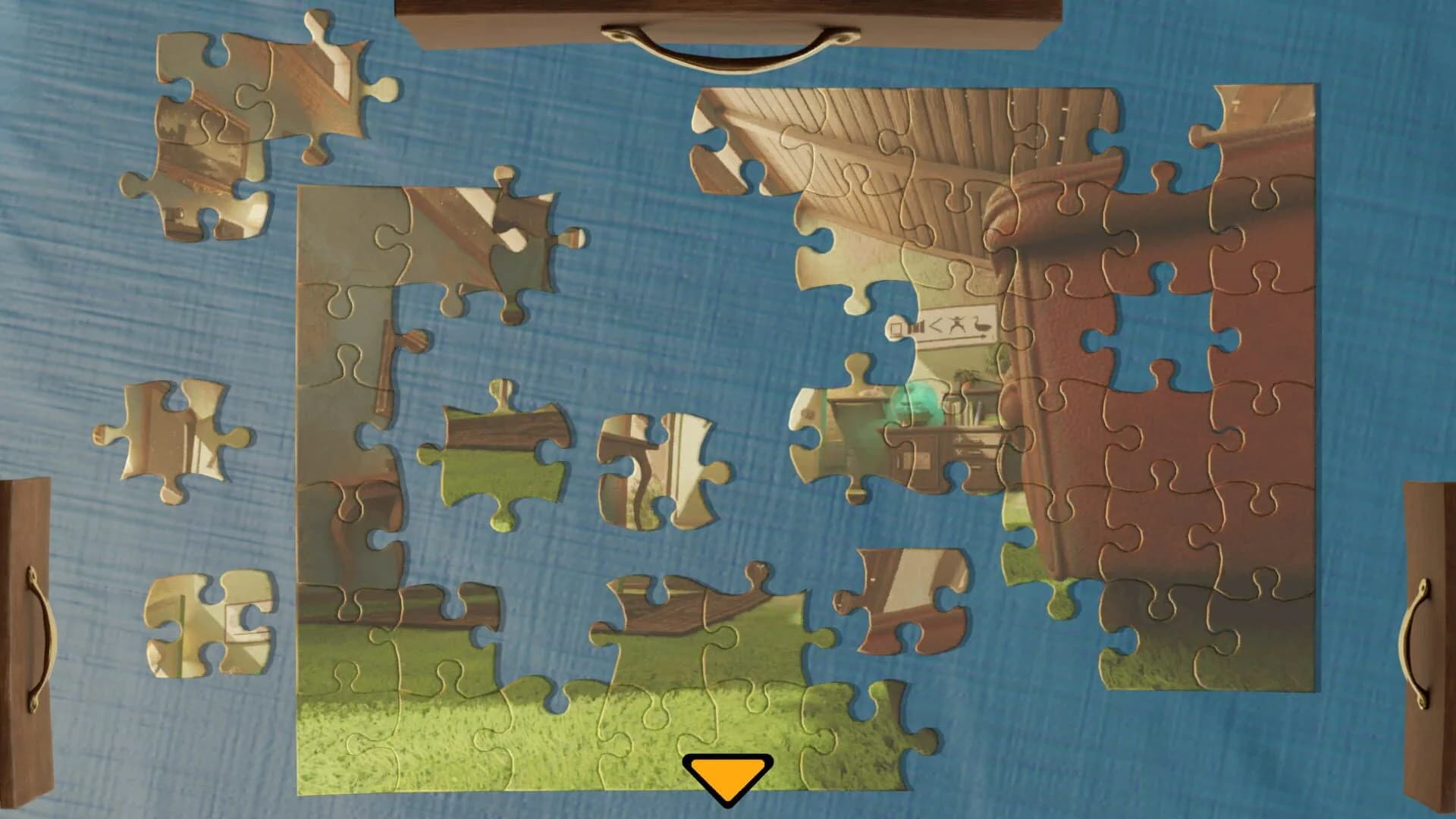
Task: Open the bottom drawer with the orange arrow
Action: [x=728, y=773]
